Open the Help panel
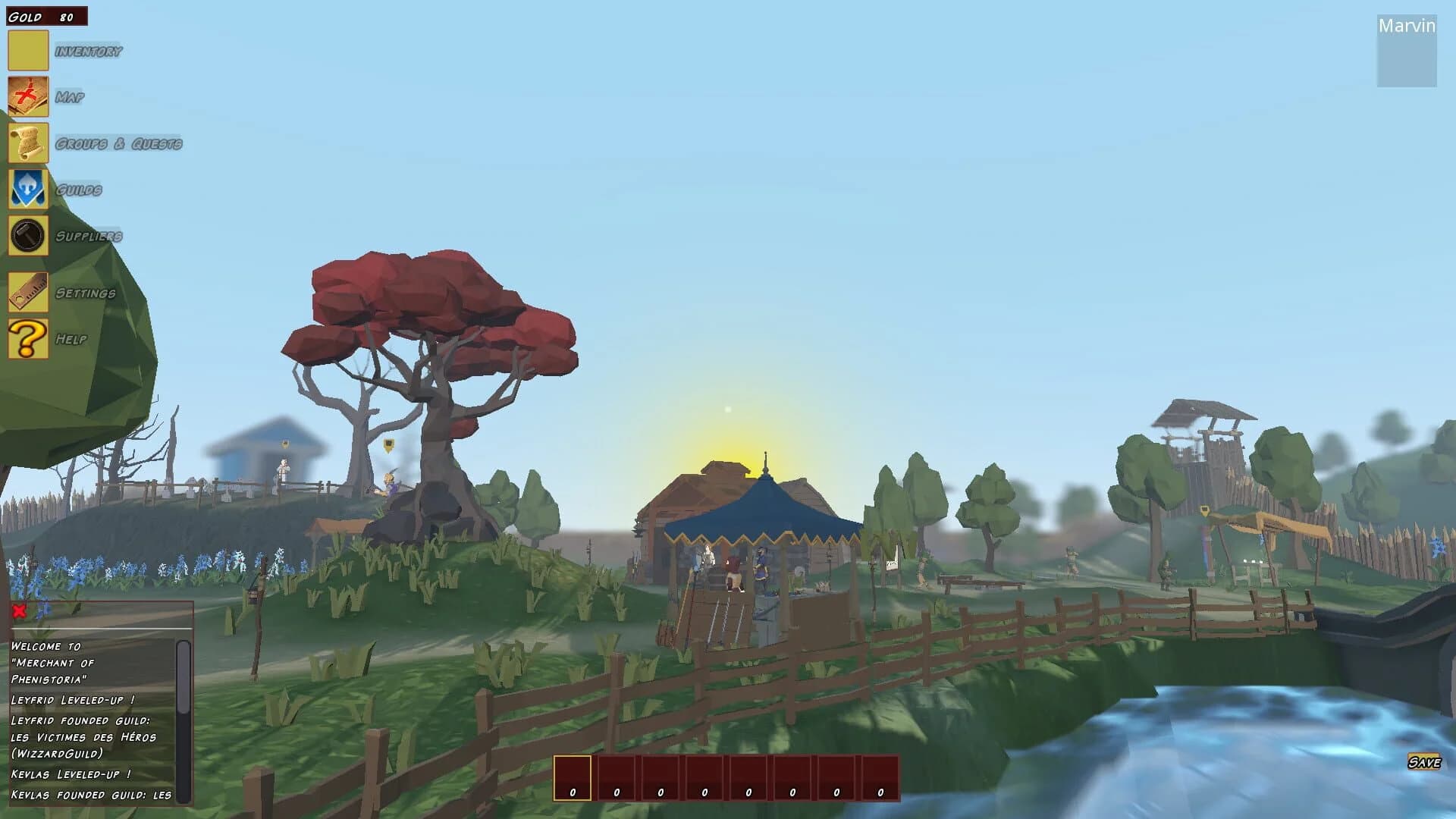1456x819 pixels. [x=28, y=338]
